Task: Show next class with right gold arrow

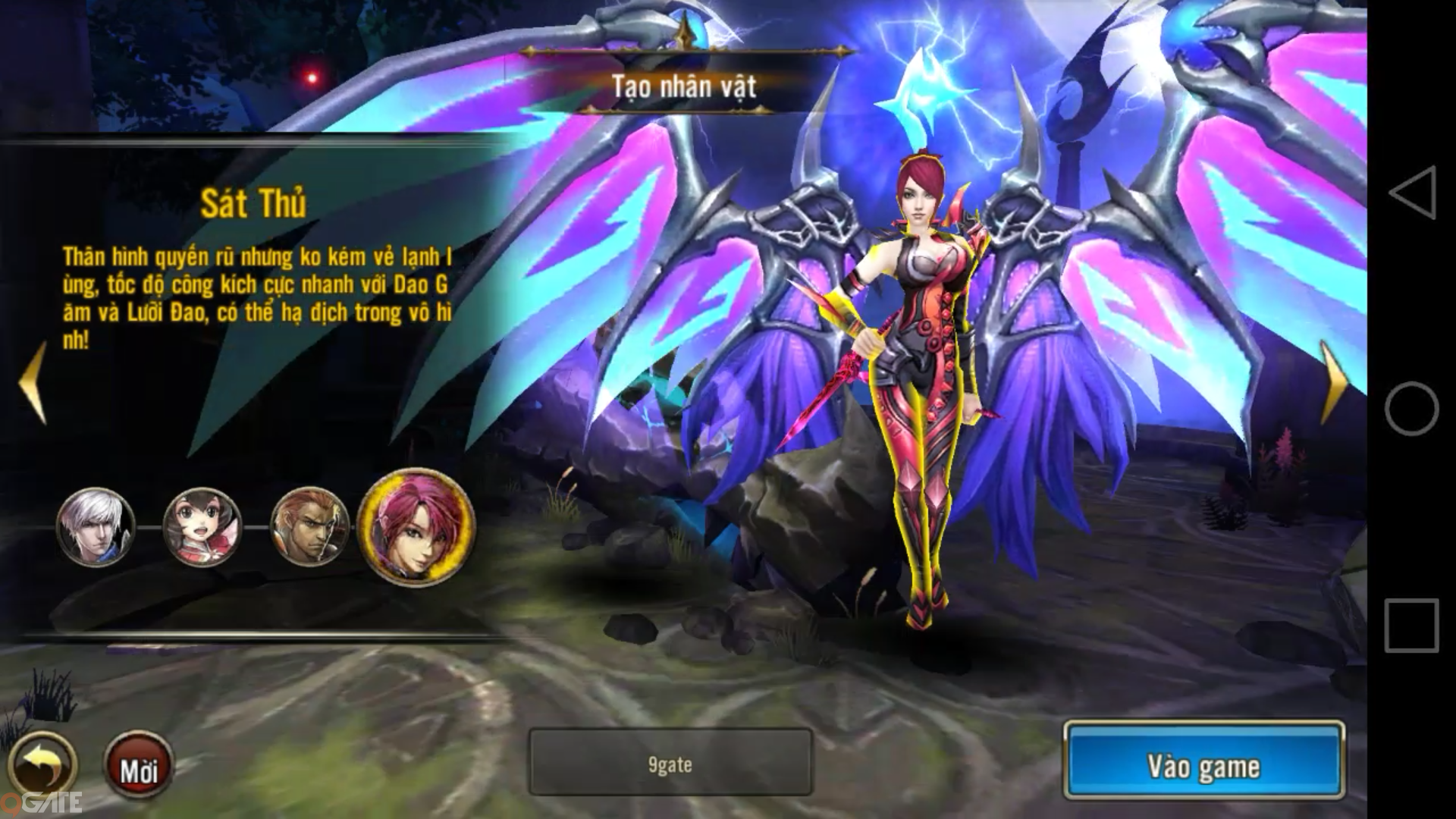Action: (1334, 381)
